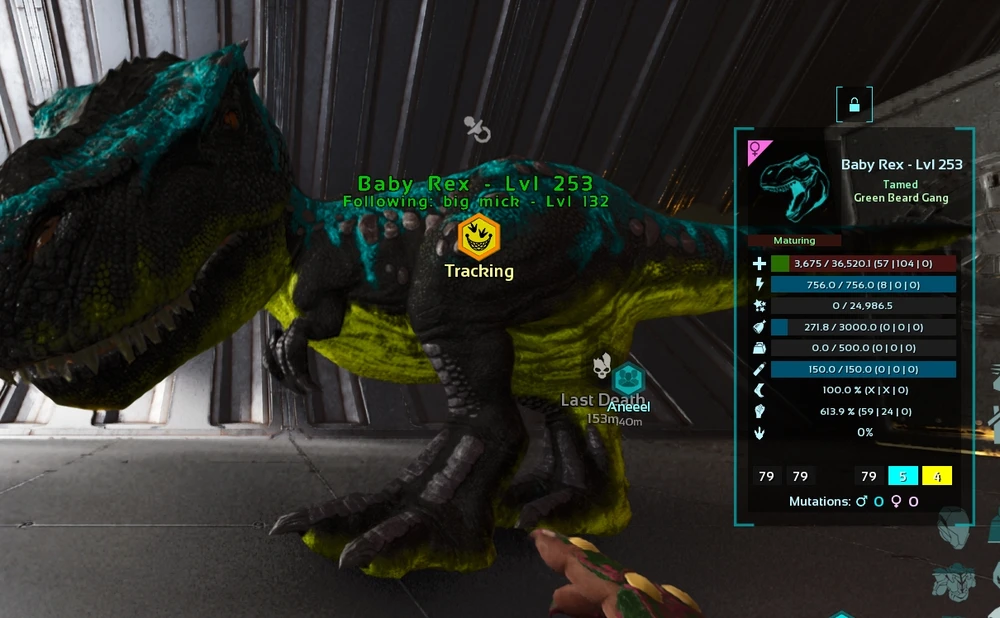Click the pink female gender tag
The image size is (1000, 618).
[758, 150]
